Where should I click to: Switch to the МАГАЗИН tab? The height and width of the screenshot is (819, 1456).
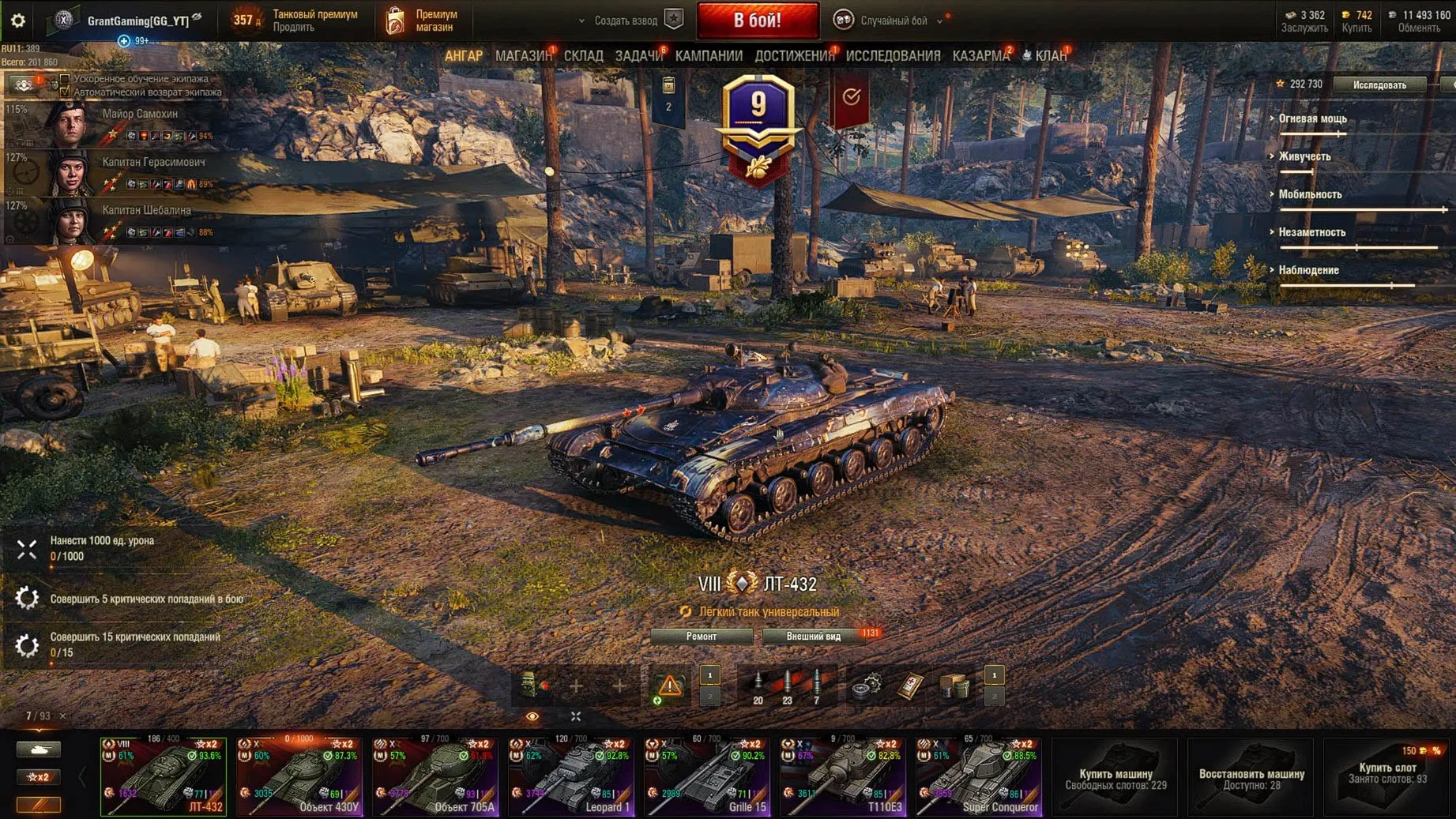pyautogui.click(x=522, y=56)
